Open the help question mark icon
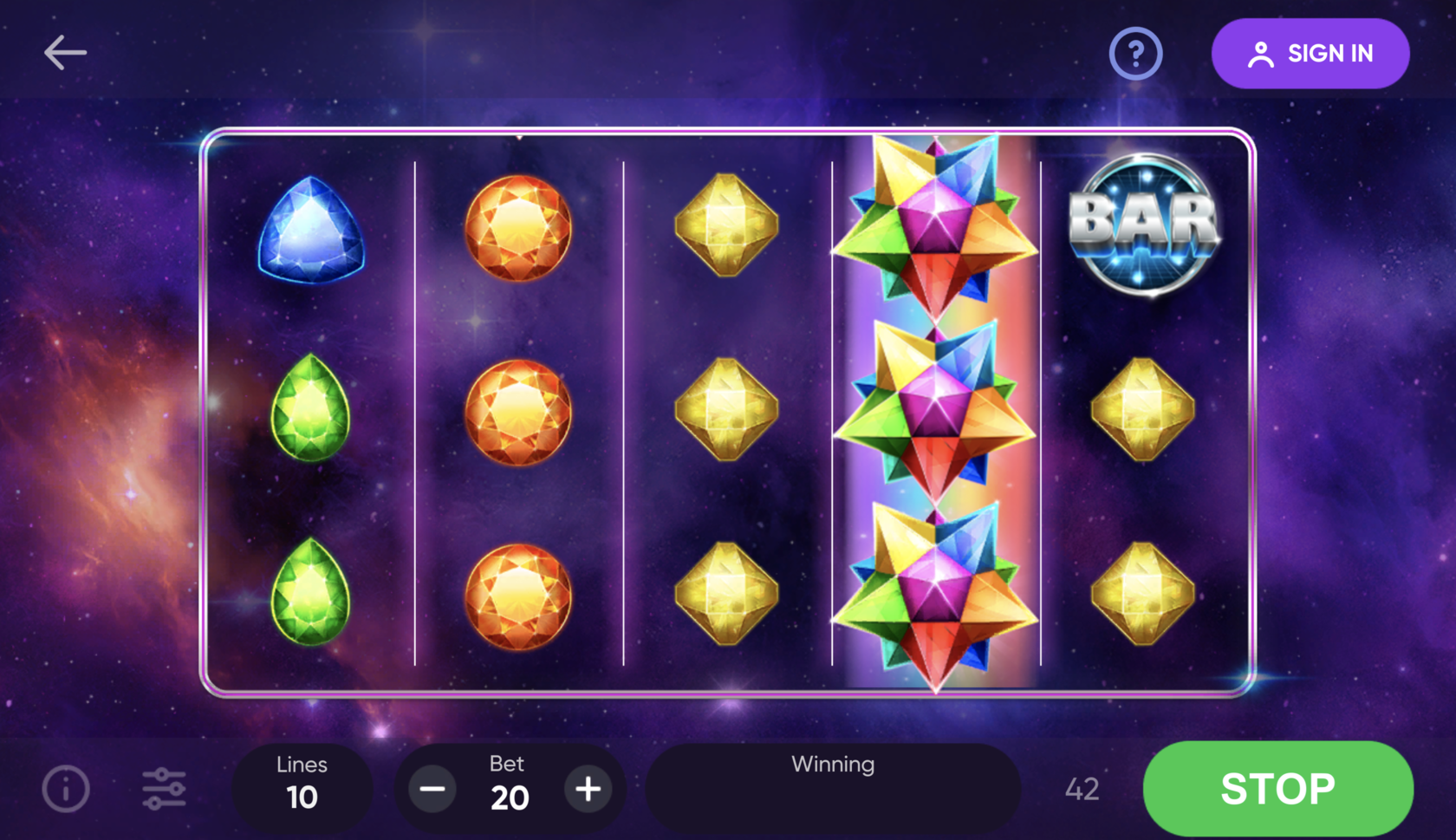Screen dimensions: 1456x840 coord(1135,54)
